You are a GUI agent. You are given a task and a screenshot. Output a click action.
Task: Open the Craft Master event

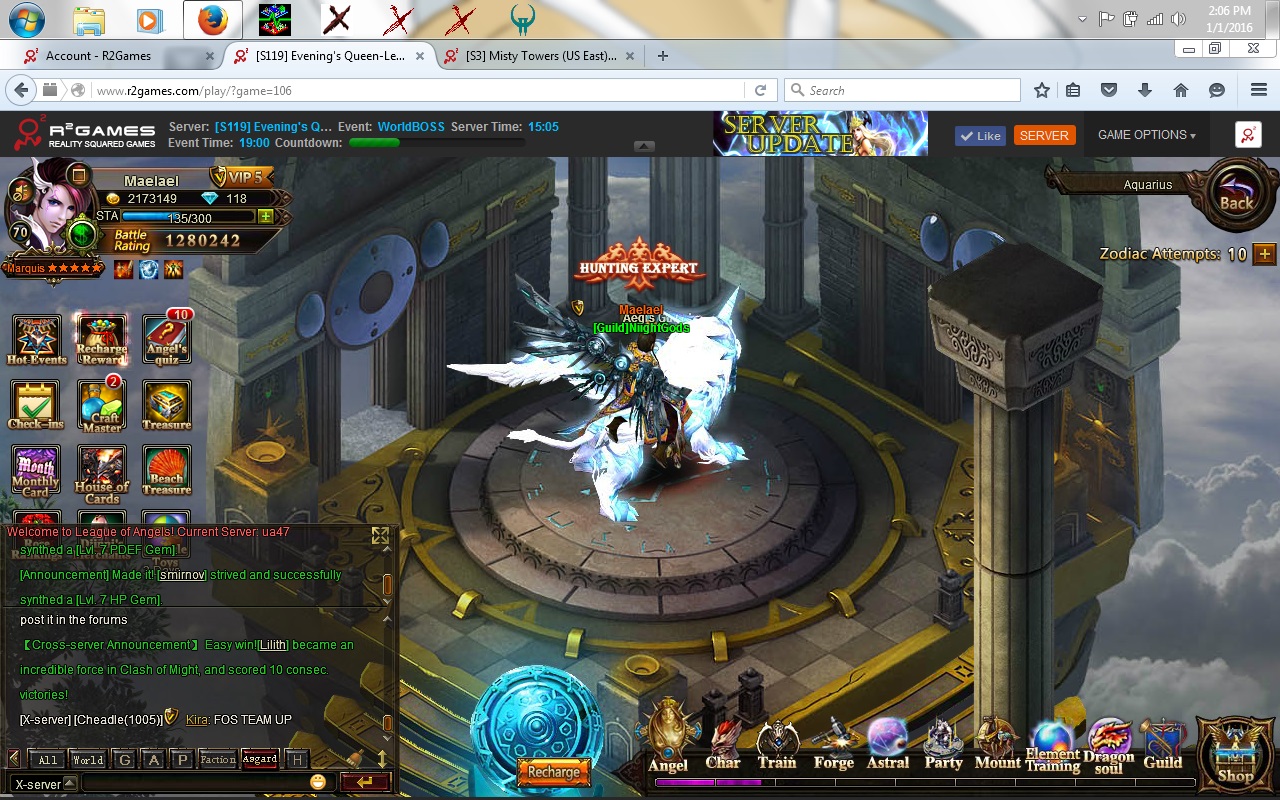(x=101, y=403)
